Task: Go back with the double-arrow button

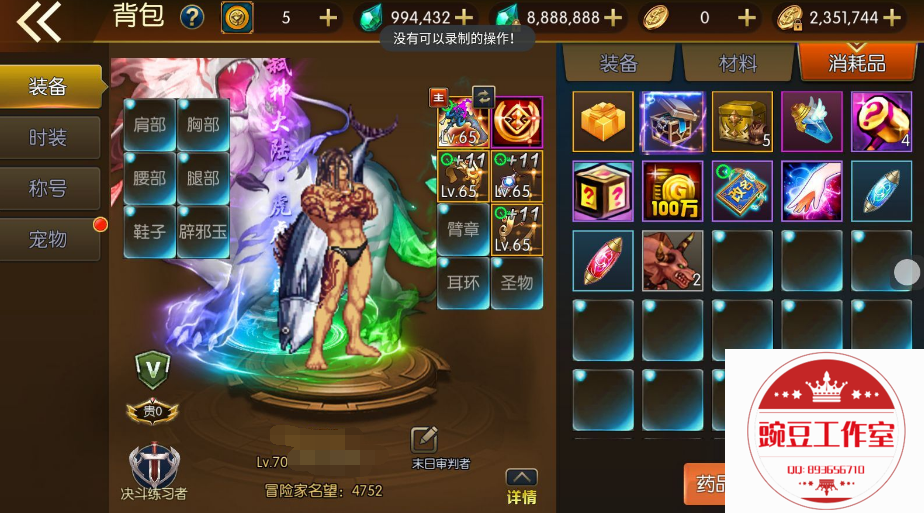Action: click(x=40, y=22)
